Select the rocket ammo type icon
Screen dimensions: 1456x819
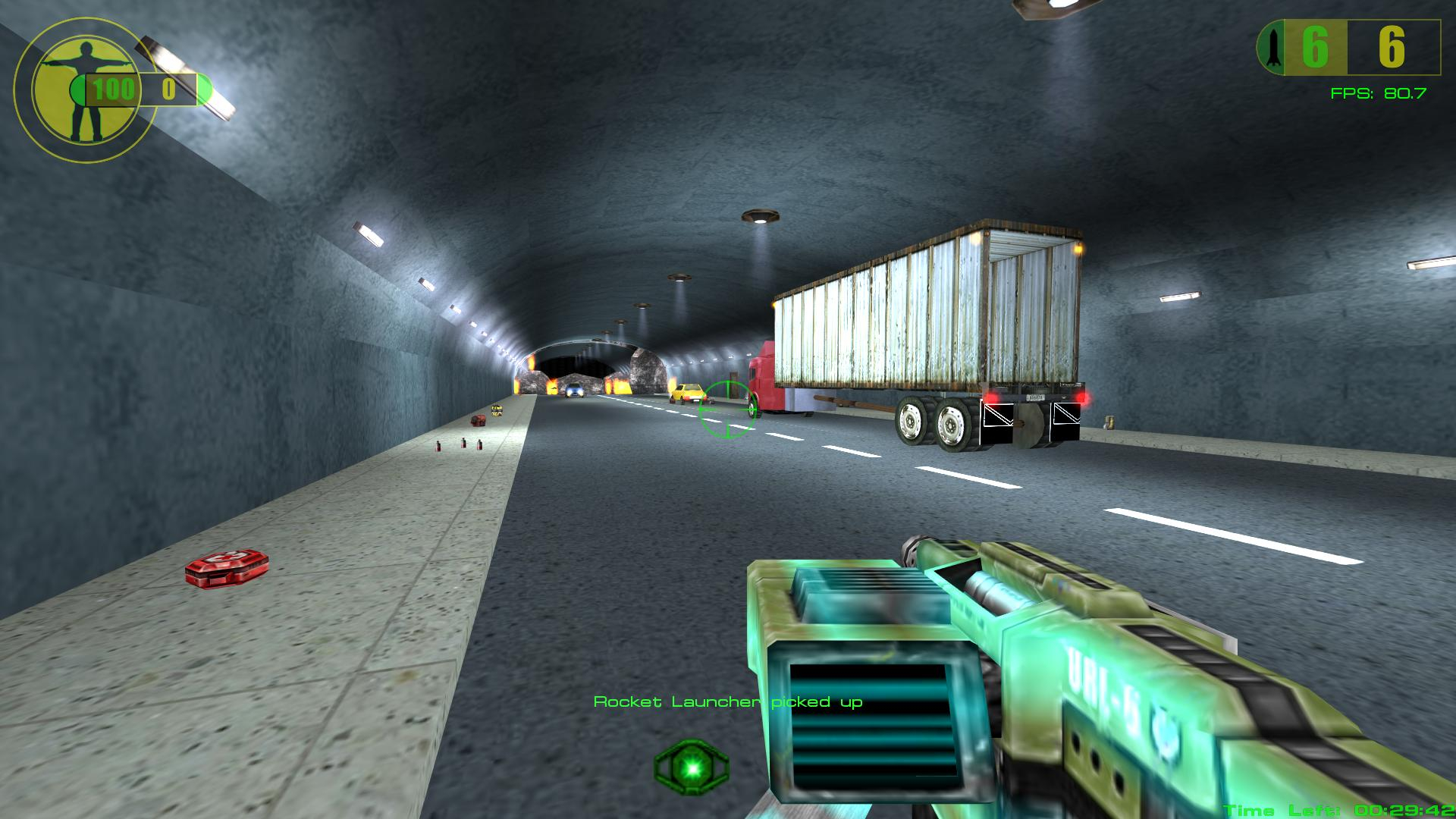coord(1273,48)
